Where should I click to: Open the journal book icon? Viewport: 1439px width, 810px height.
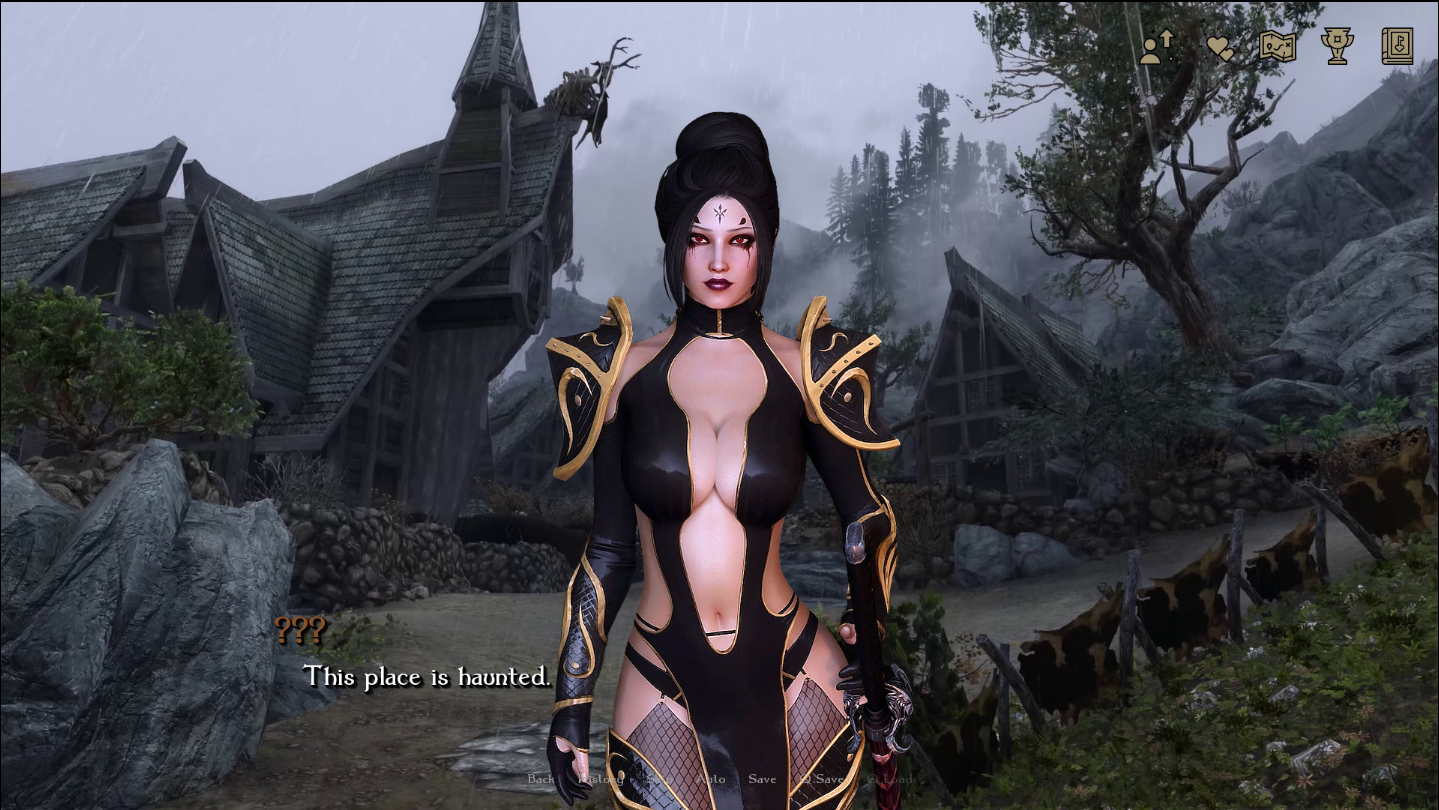[x=1397, y=47]
